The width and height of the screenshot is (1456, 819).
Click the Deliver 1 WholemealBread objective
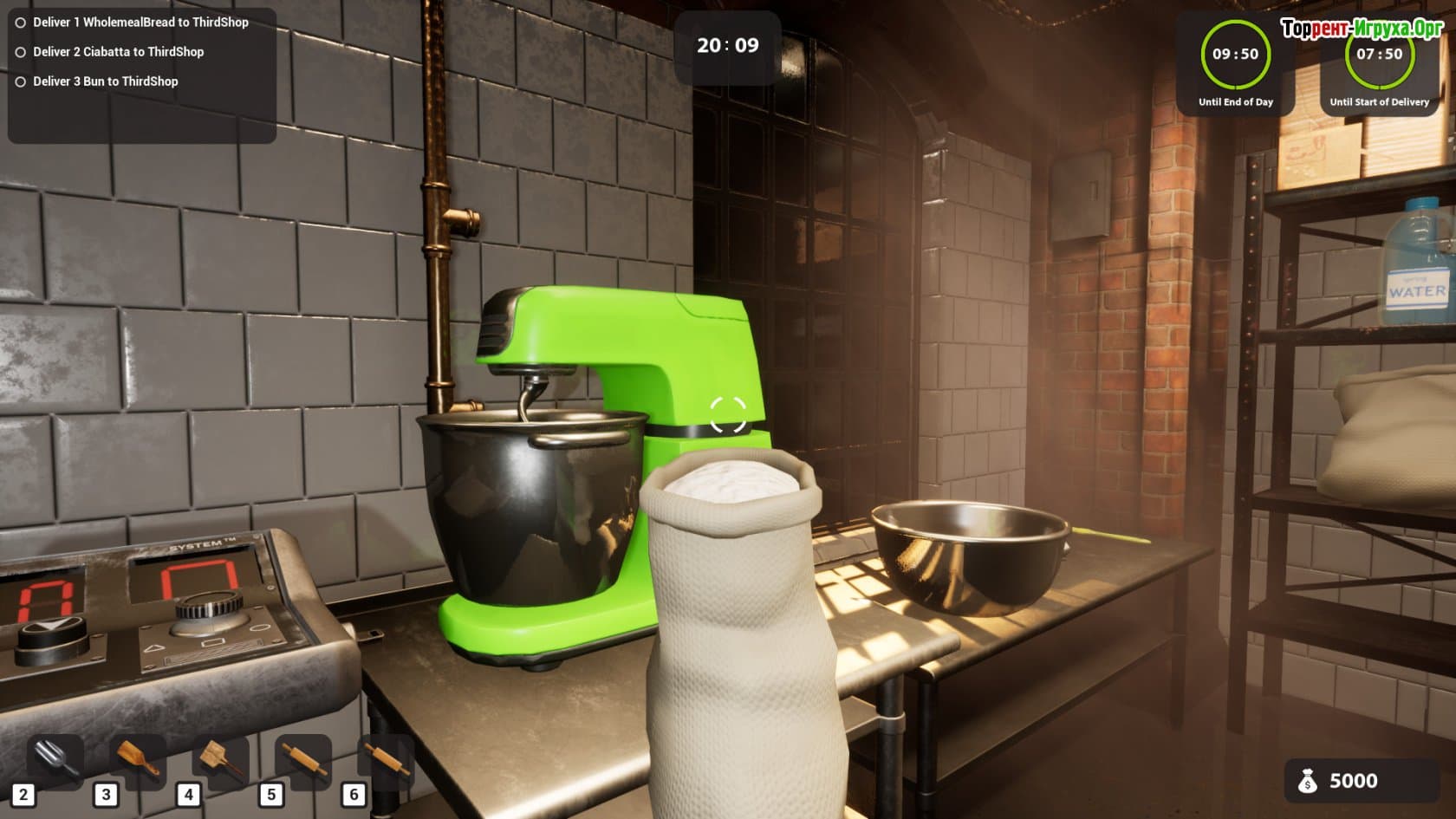pyautogui.click(x=140, y=23)
